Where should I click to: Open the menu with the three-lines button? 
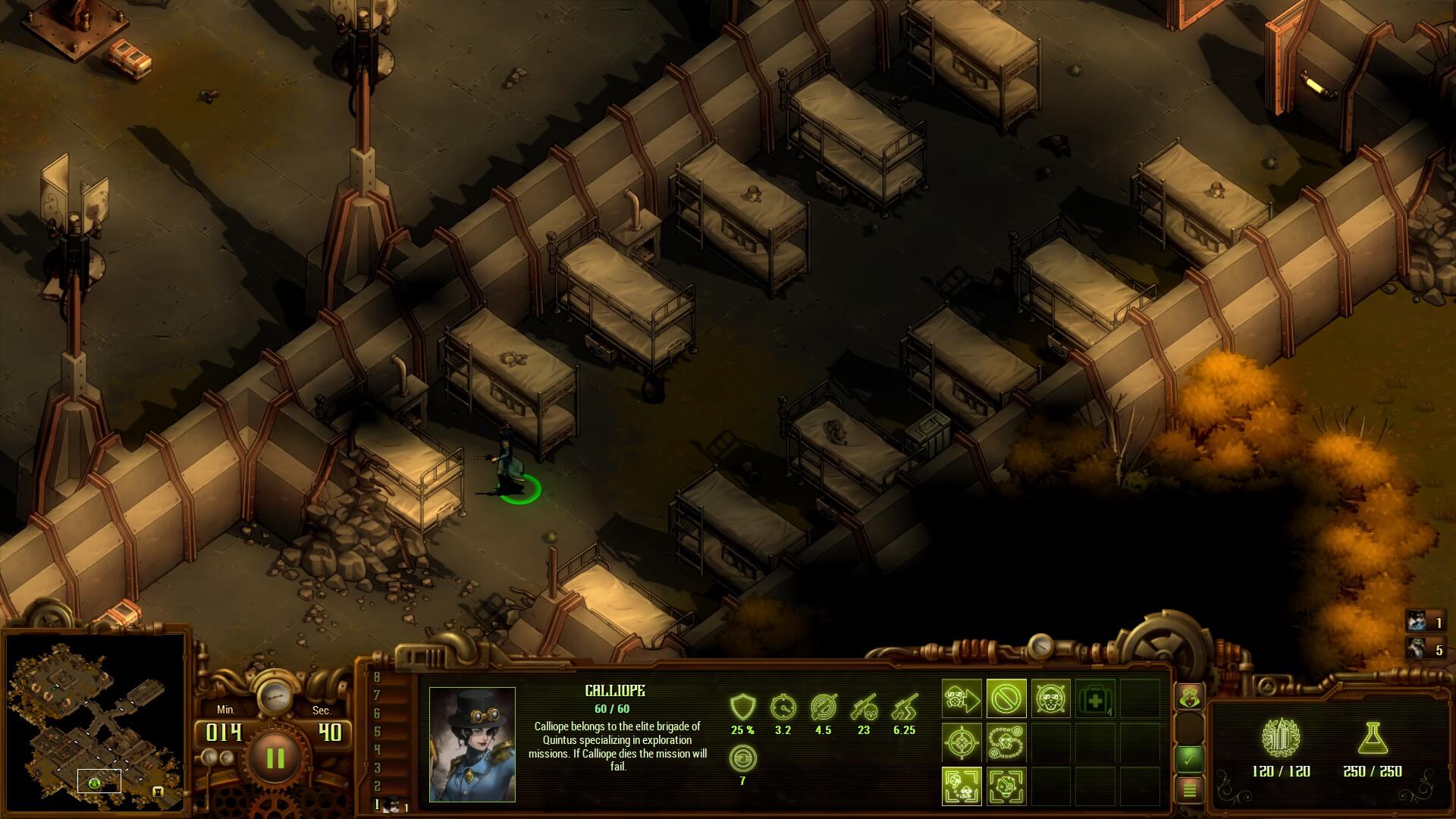1189,790
